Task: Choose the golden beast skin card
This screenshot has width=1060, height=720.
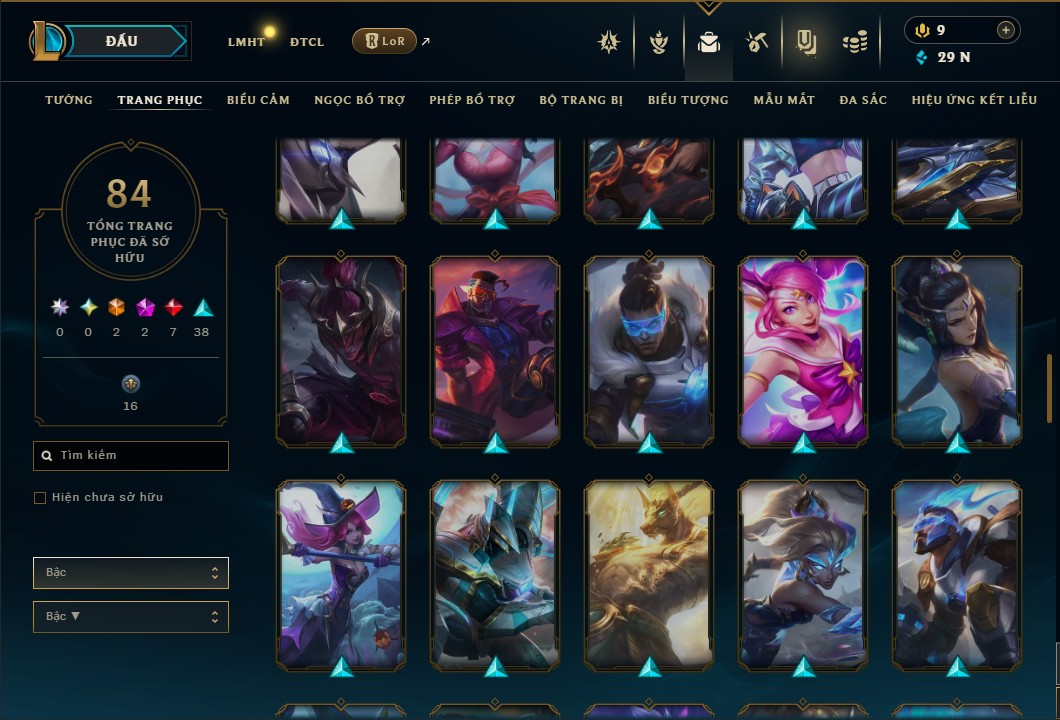Action: (649, 573)
